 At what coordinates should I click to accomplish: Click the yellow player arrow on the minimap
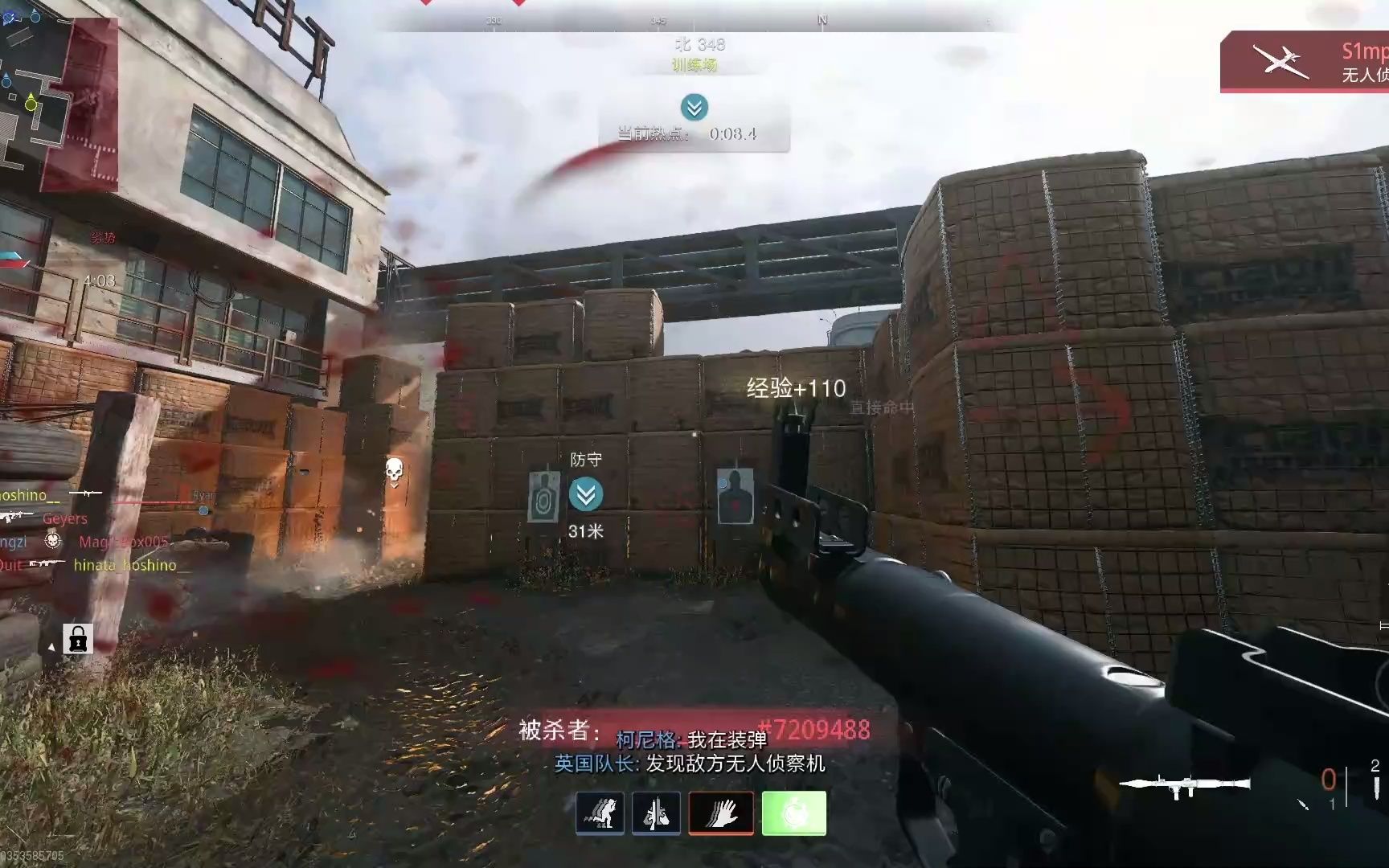tap(31, 103)
